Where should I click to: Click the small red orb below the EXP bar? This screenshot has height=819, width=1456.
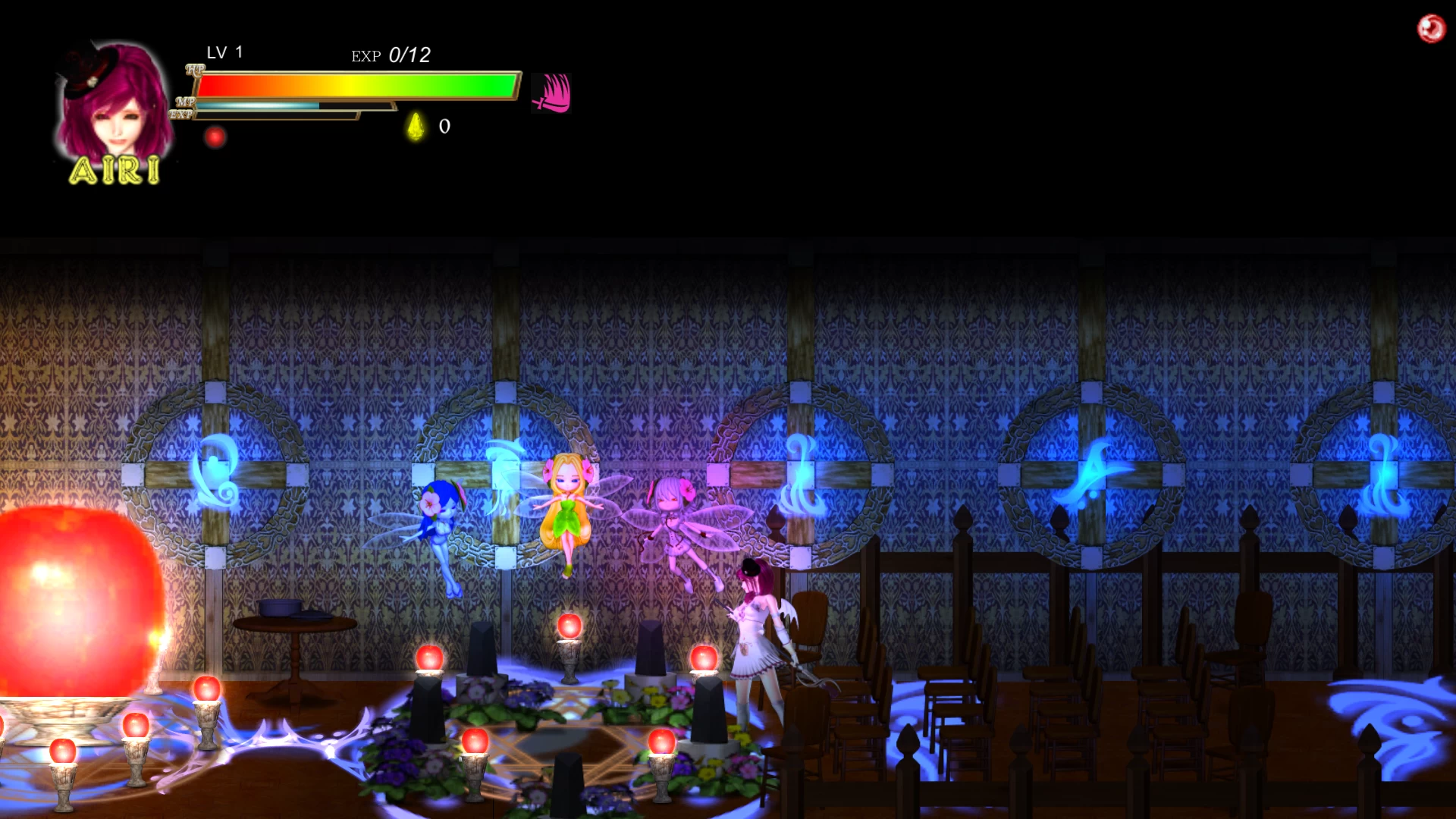pyautogui.click(x=215, y=137)
